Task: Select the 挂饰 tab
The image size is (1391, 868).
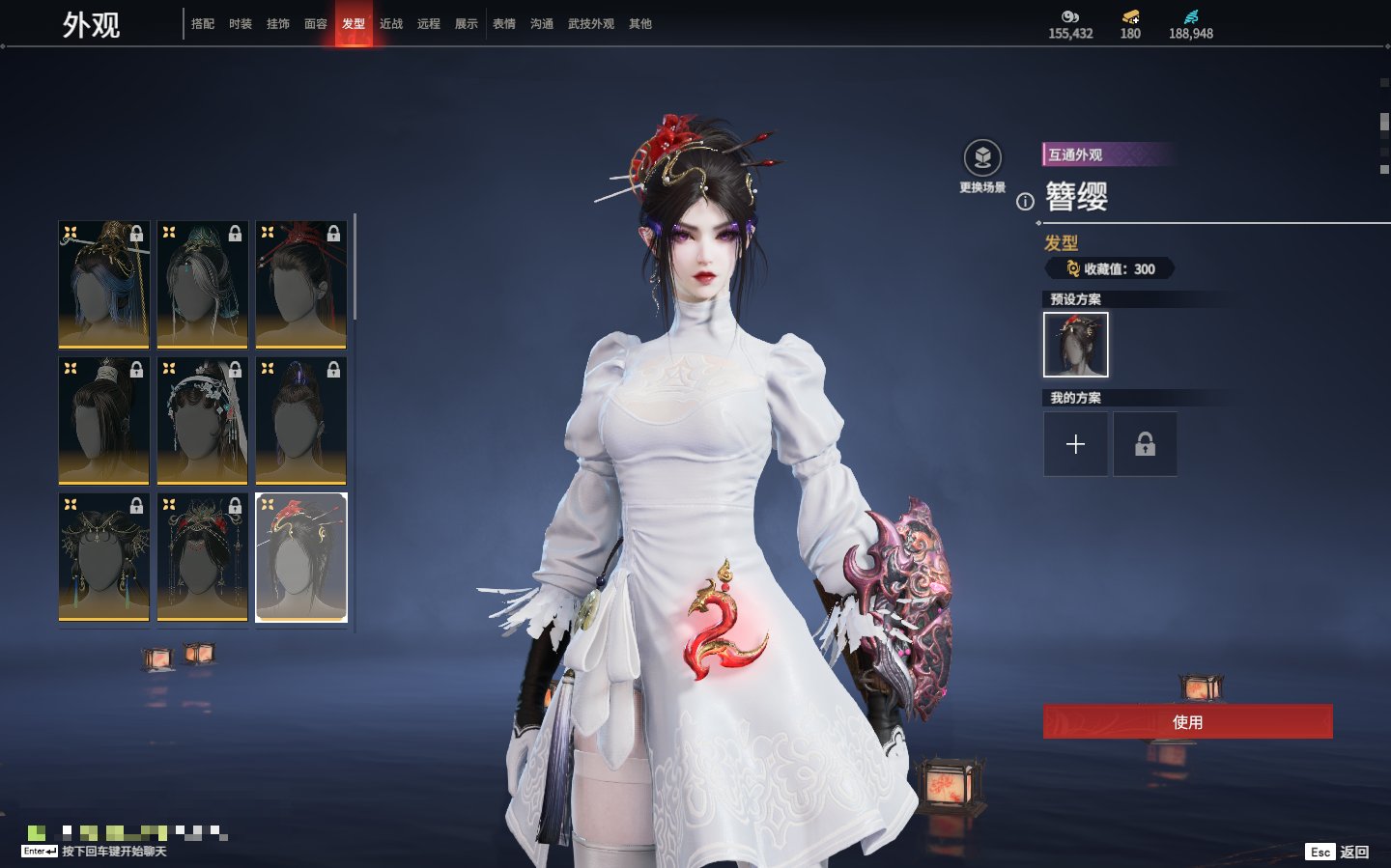Action: (278, 24)
